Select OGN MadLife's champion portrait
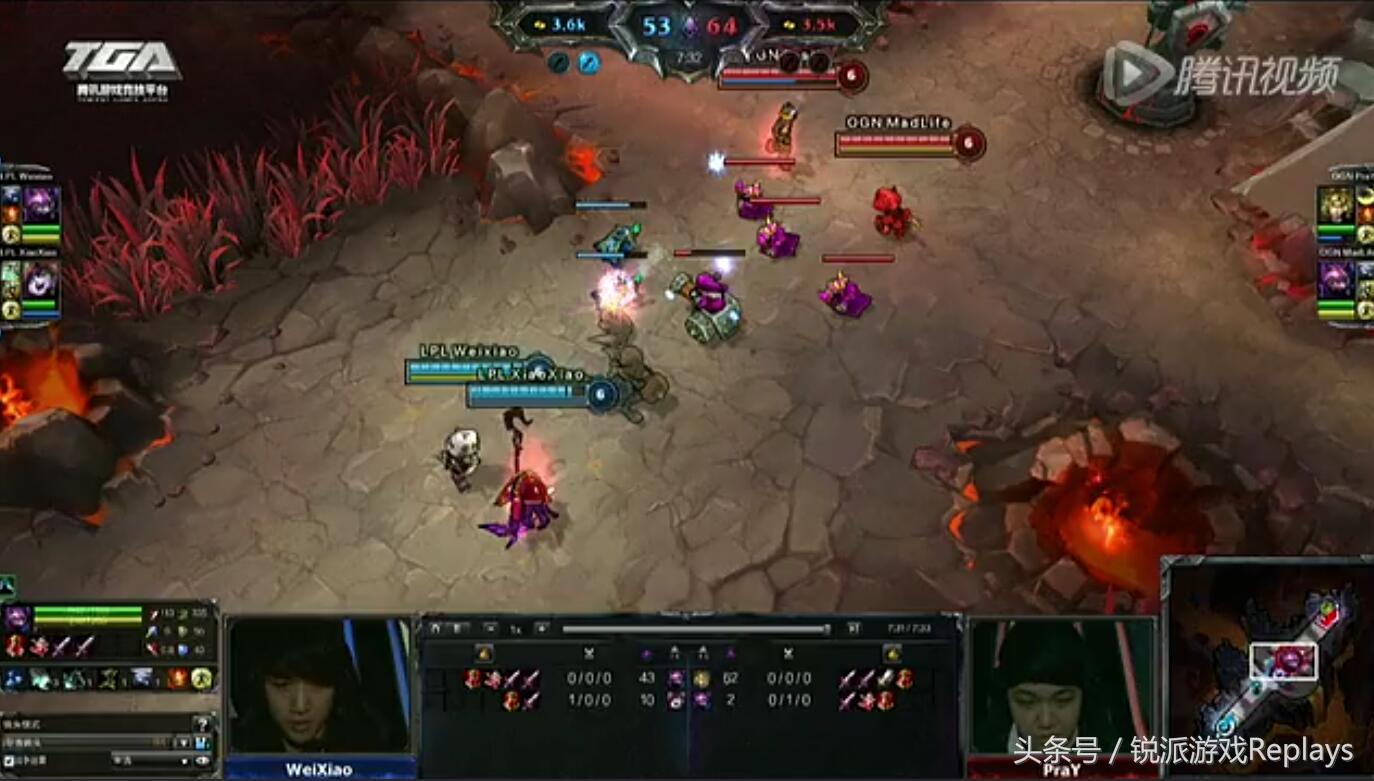This screenshot has width=1374, height=781. pos(1337,280)
